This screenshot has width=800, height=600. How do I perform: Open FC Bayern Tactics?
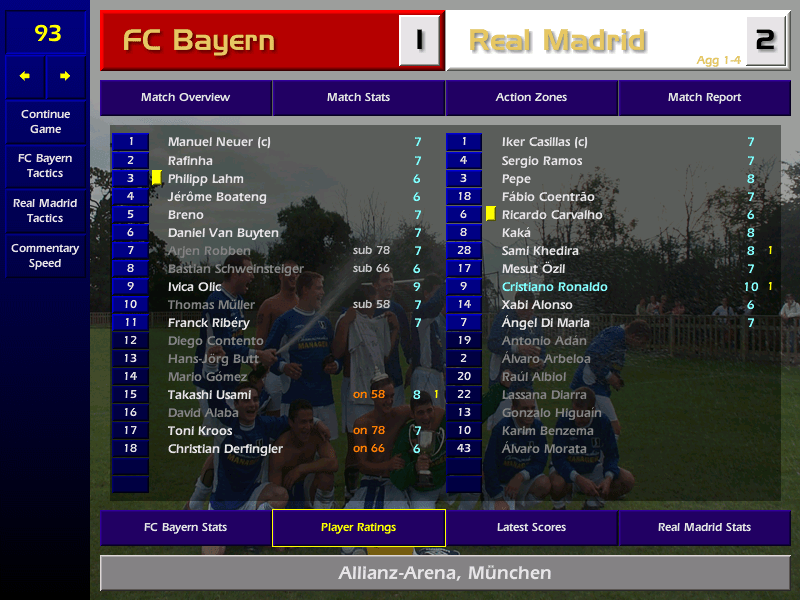[45, 166]
